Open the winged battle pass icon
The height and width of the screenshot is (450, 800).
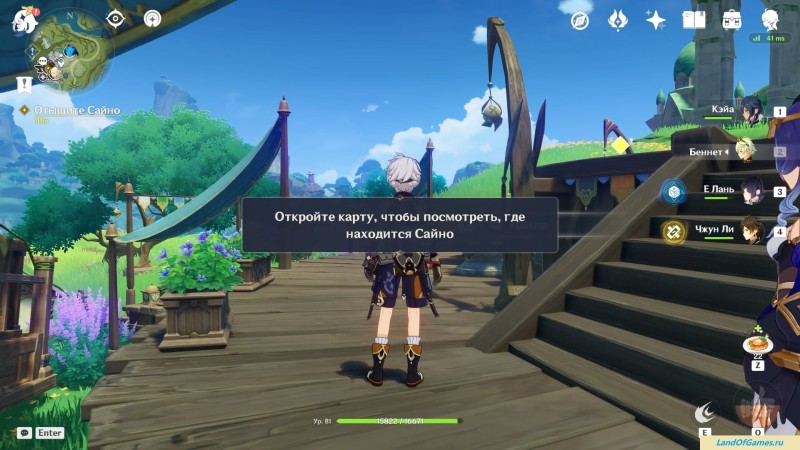pyautogui.click(x=618, y=20)
